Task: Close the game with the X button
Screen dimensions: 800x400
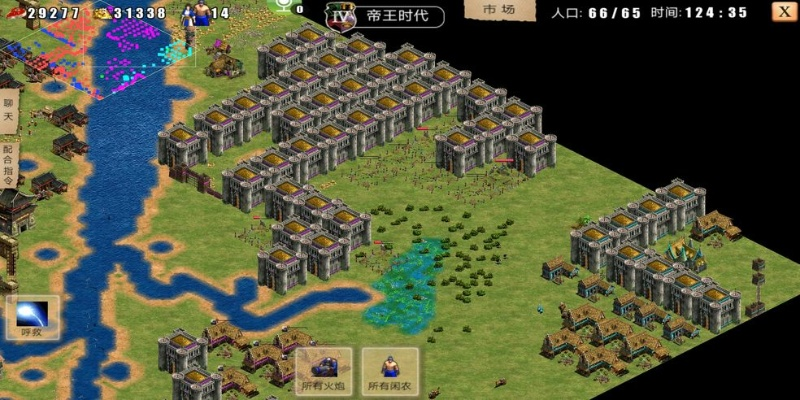Action: pos(783,12)
